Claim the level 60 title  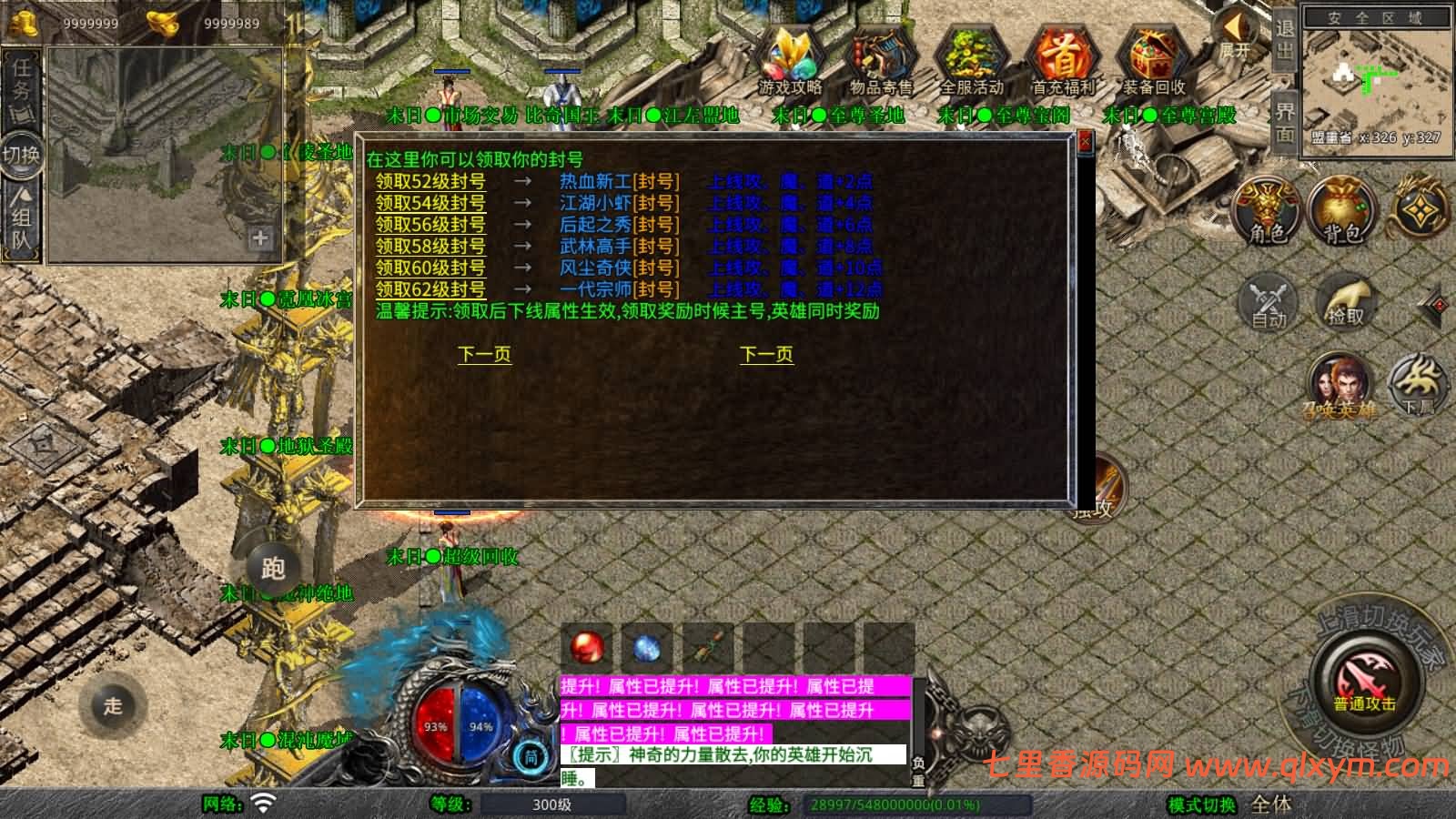(430, 268)
